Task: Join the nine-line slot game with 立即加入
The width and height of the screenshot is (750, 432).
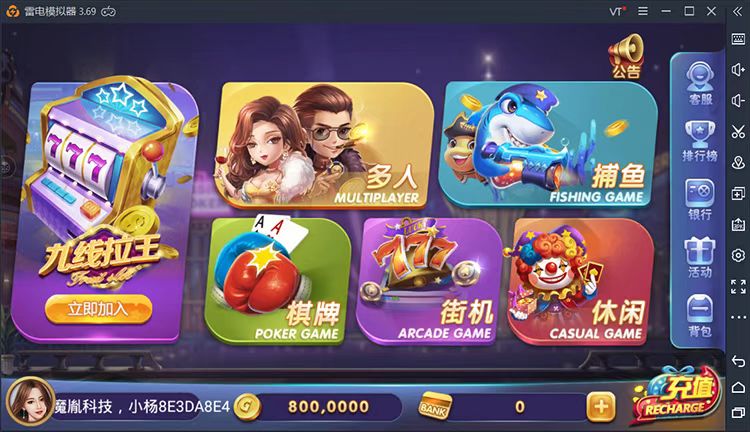Action: pos(98,308)
